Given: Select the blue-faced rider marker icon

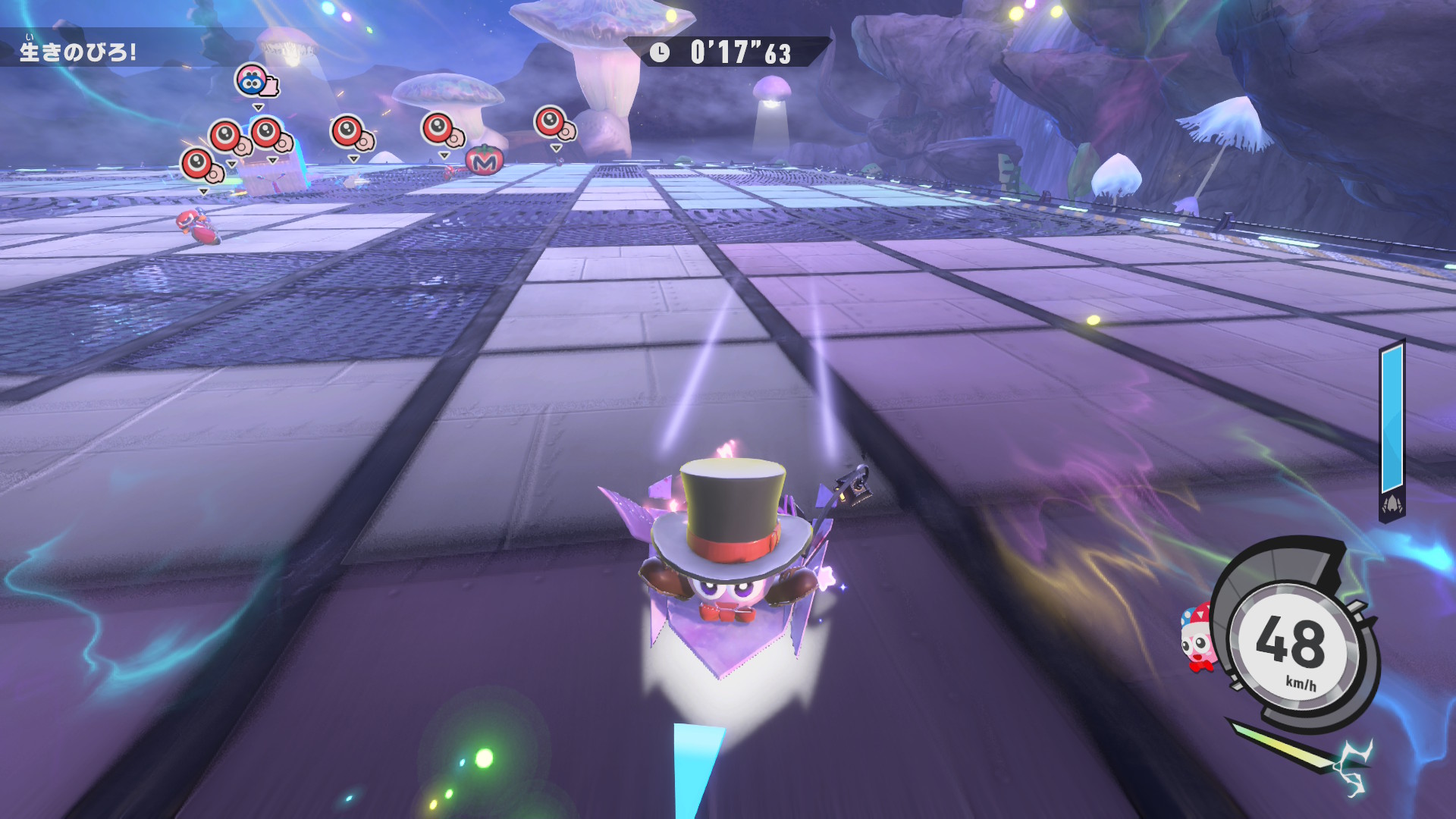Looking at the screenshot, I should click(x=254, y=80).
